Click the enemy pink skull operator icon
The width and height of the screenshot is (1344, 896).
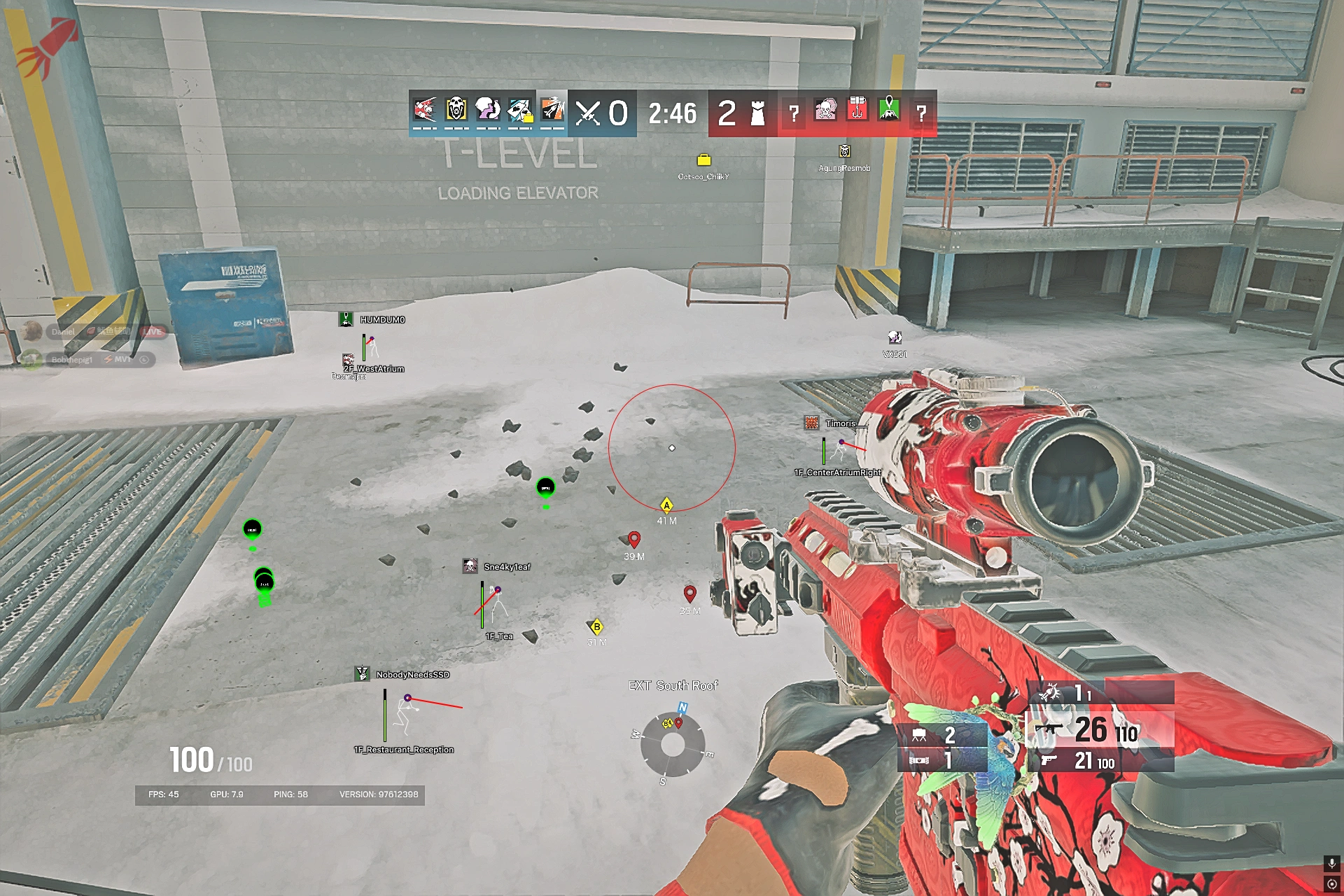(825, 110)
